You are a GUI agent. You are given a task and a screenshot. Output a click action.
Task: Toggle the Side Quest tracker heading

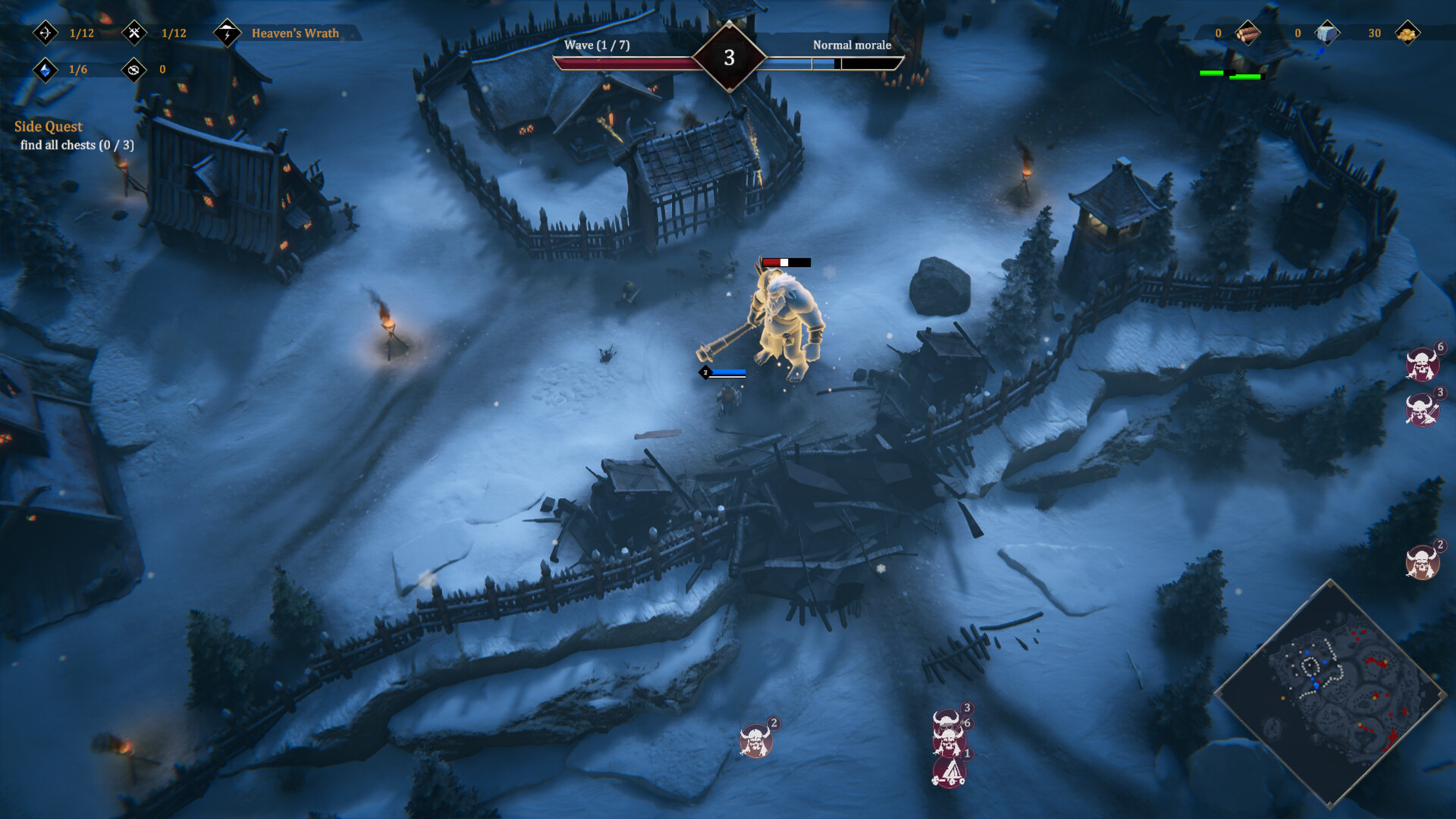point(50,127)
